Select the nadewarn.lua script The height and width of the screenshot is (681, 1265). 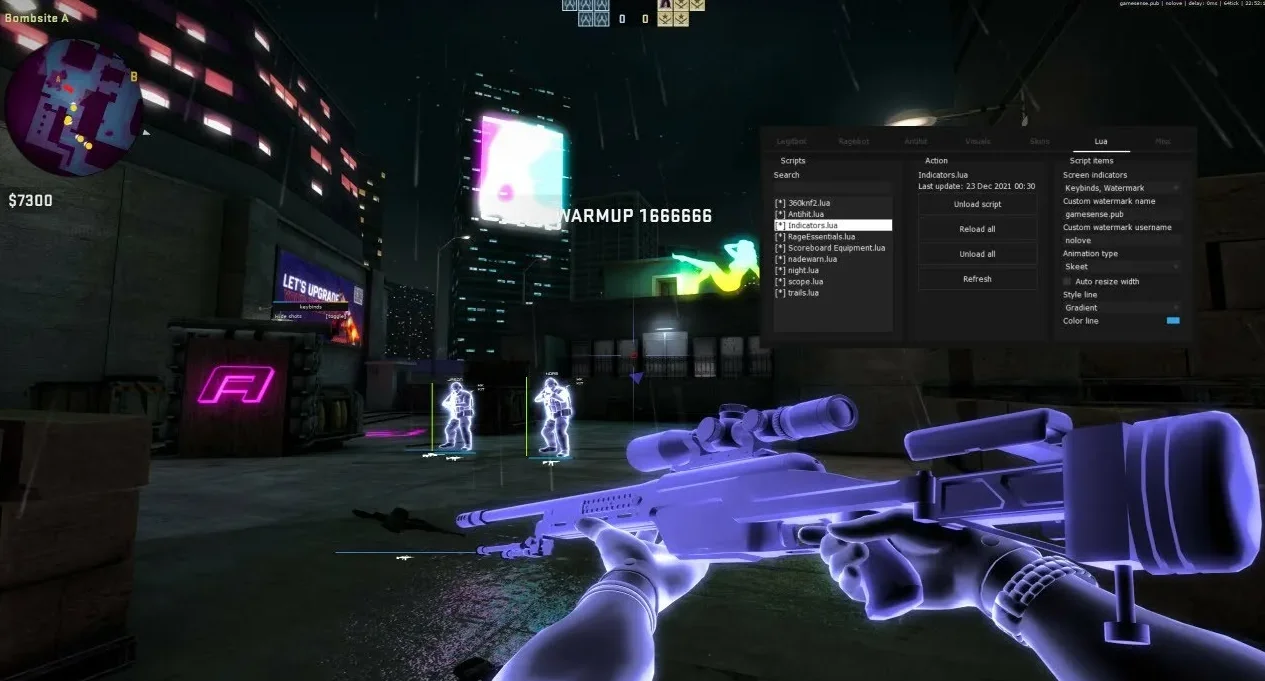[812, 259]
